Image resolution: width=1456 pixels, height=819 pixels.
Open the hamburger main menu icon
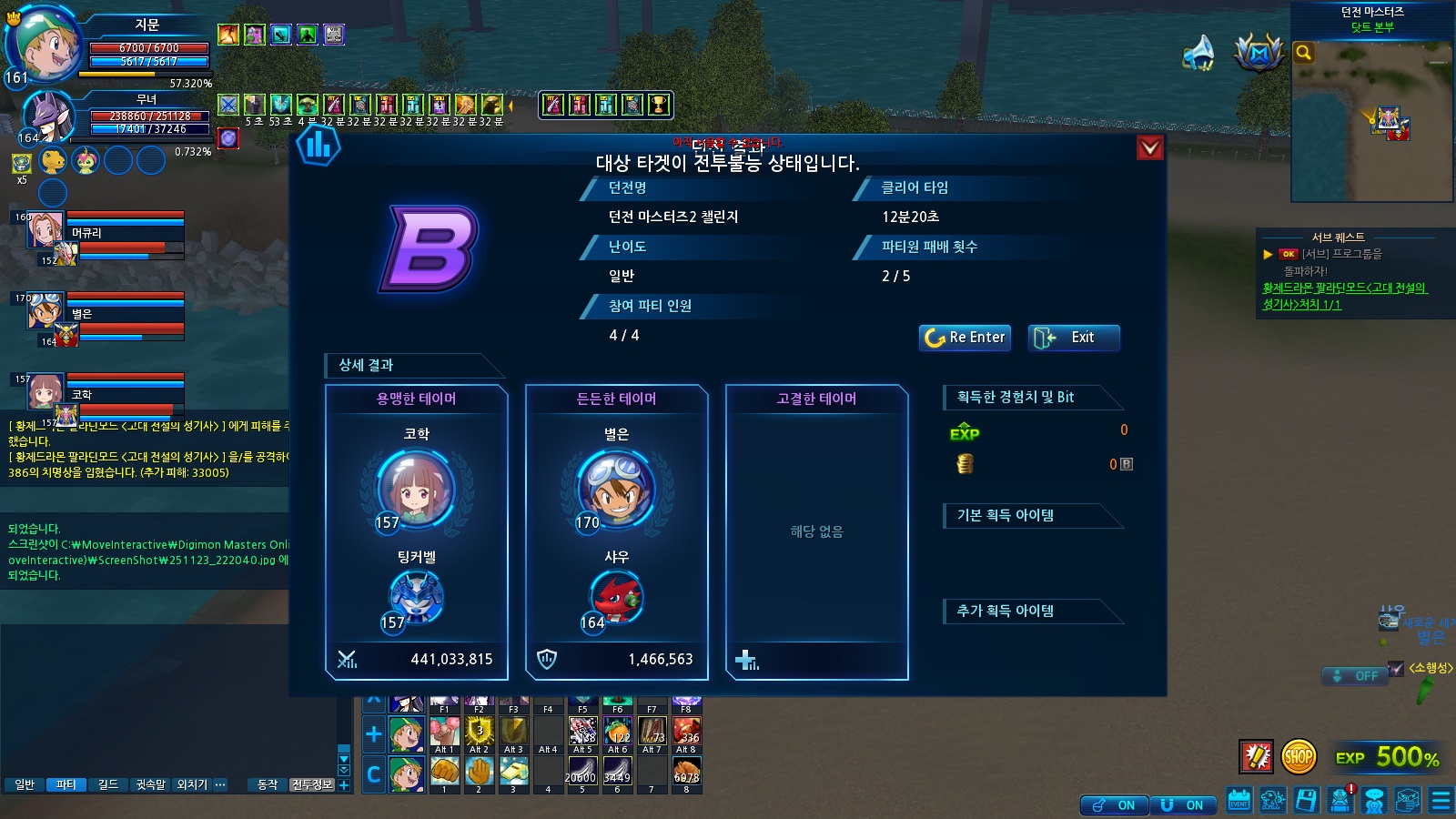coord(1441,800)
